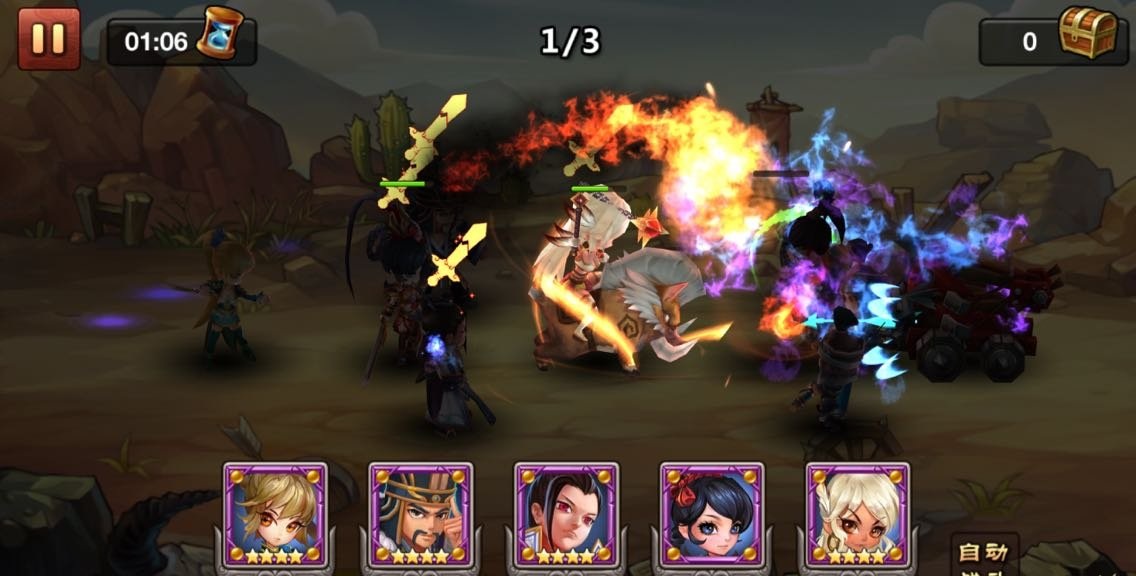This screenshot has height=576, width=1136.
Task: Select the blonde short-haired hero portrait
Action: tap(275, 513)
